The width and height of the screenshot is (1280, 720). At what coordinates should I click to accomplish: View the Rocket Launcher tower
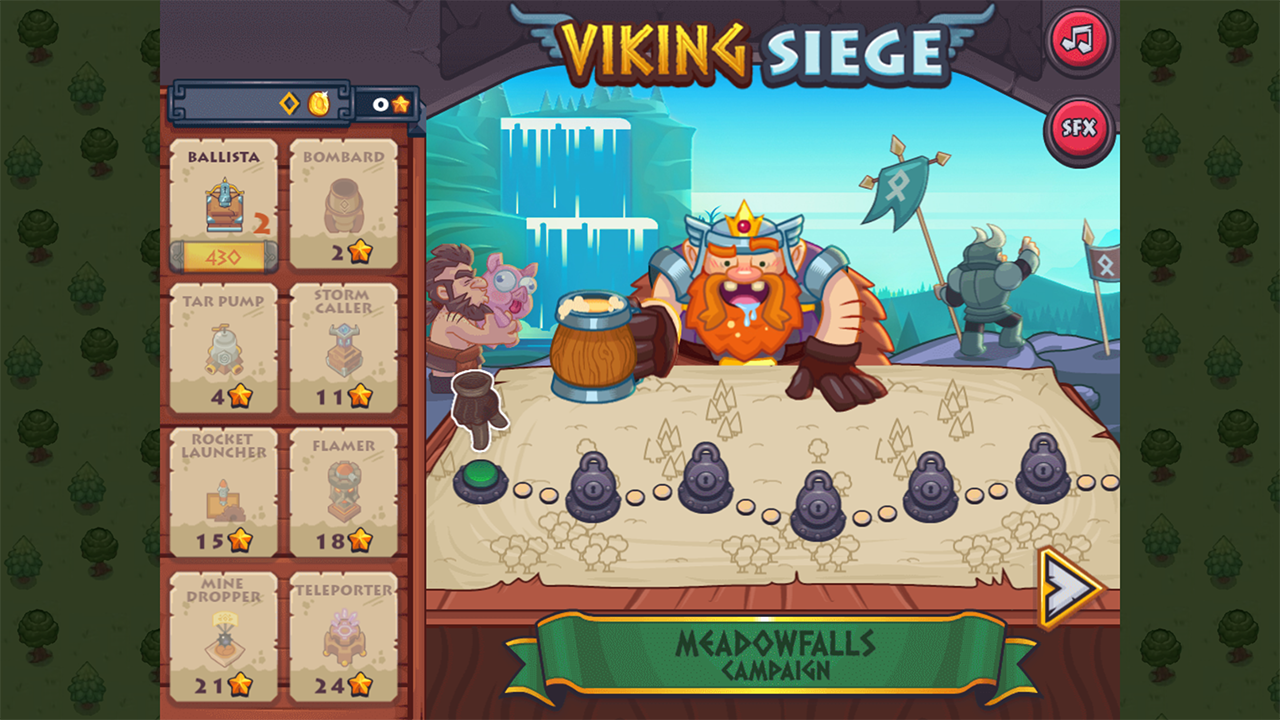coord(222,490)
